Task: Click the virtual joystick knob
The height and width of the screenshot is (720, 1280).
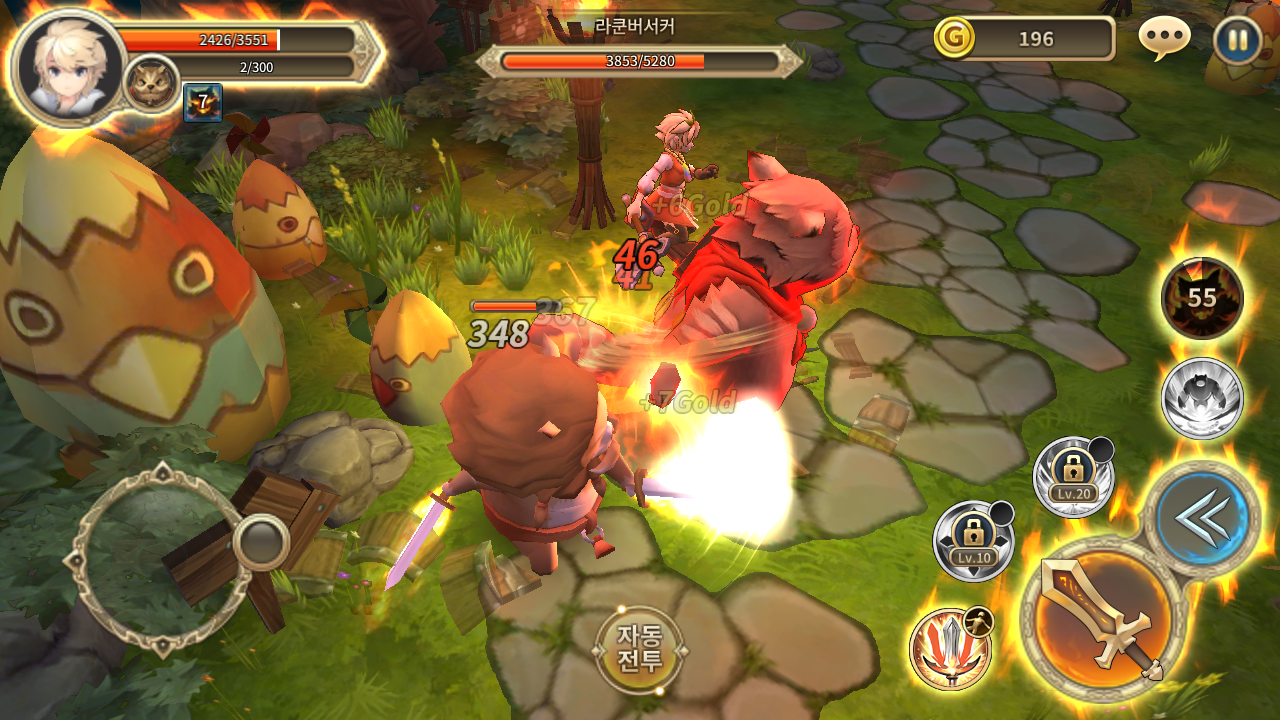Action: point(261,543)
